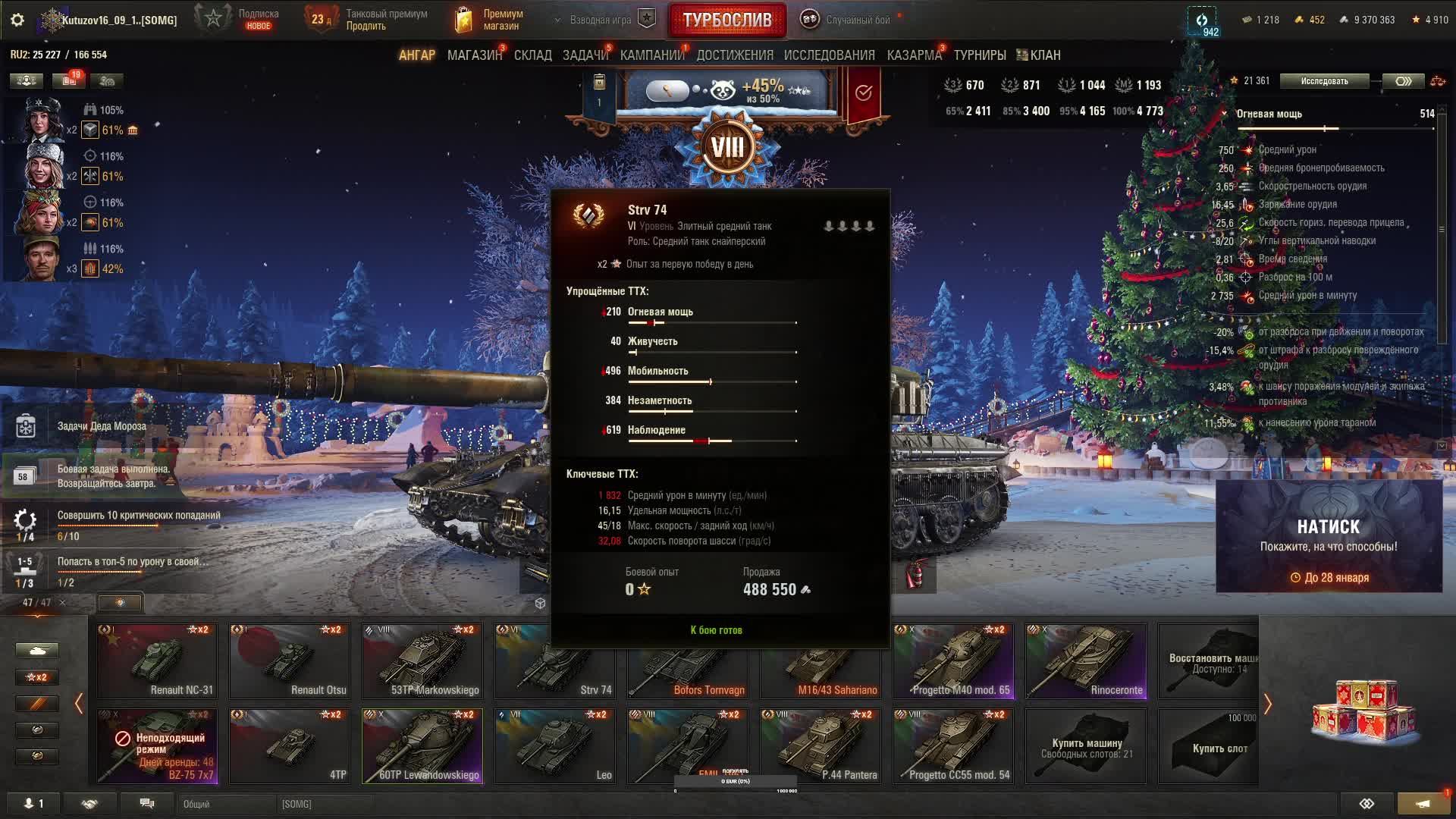The height and width of the screenshot is (819, 1456).
Task: Open the Купить машину purchase tile
Action: 1086,745
